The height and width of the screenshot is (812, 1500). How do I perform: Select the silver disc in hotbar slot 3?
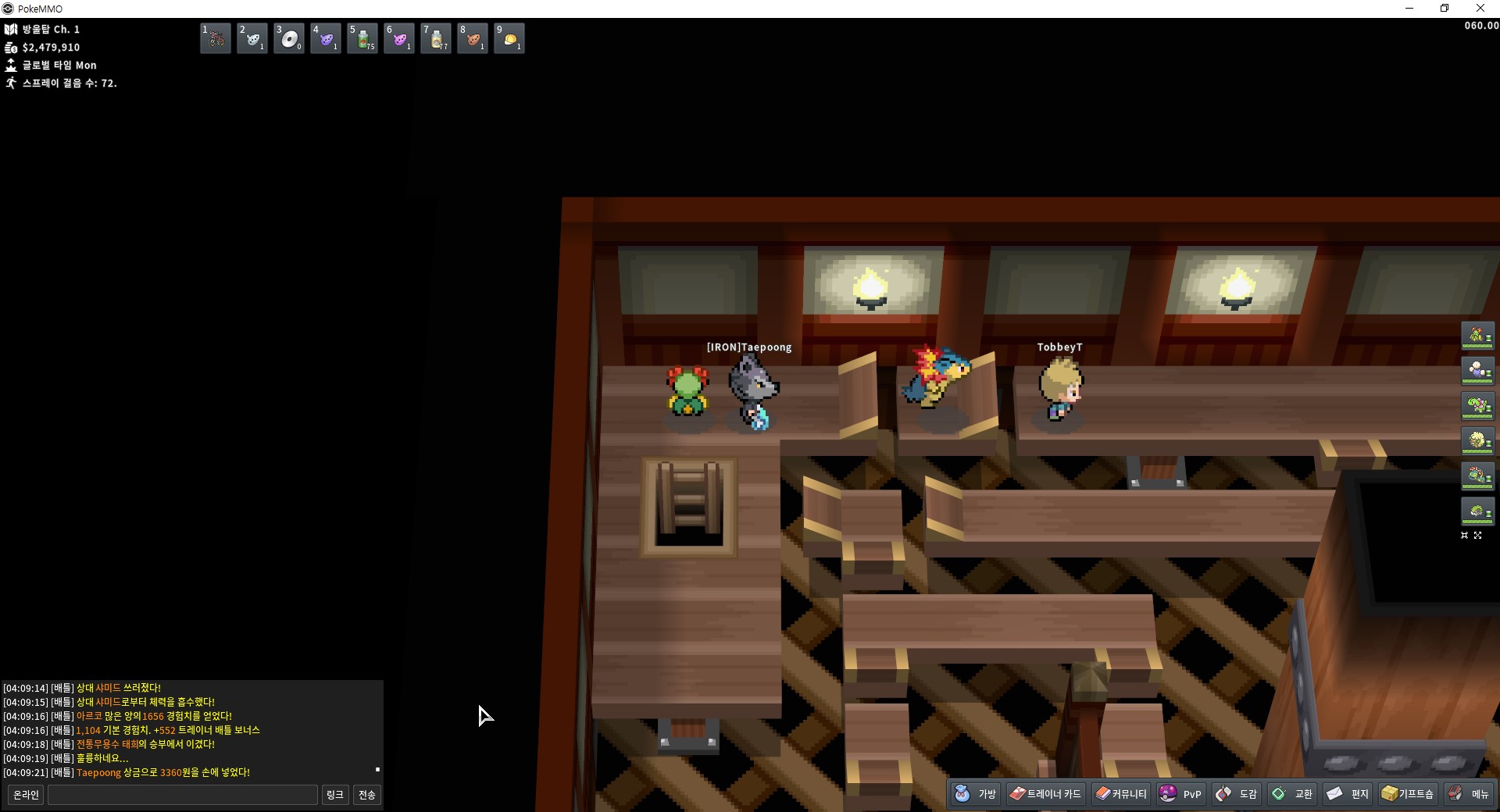tap(289, 38)
